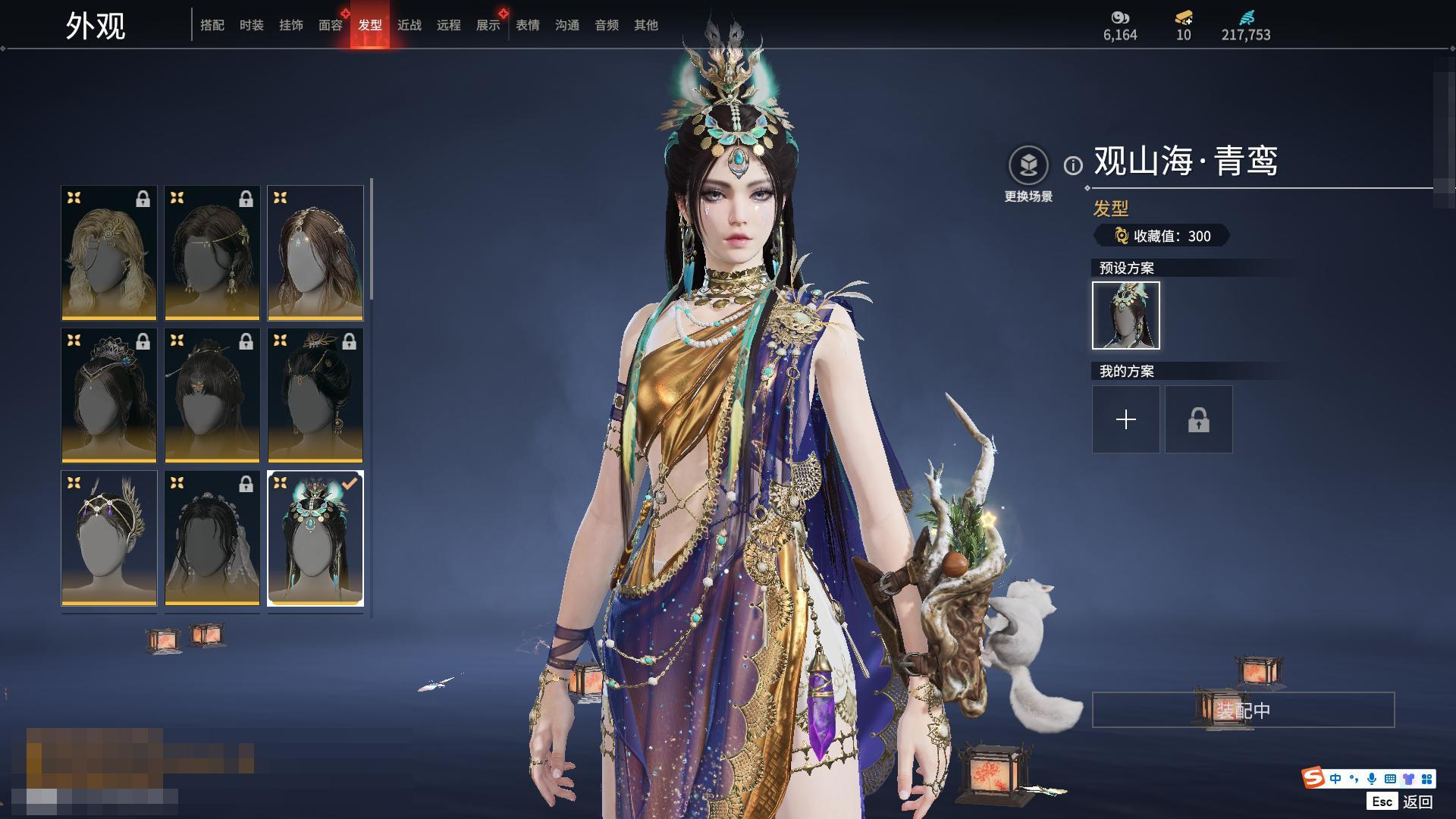Open the 时装 tab

[x=252, y=25]
